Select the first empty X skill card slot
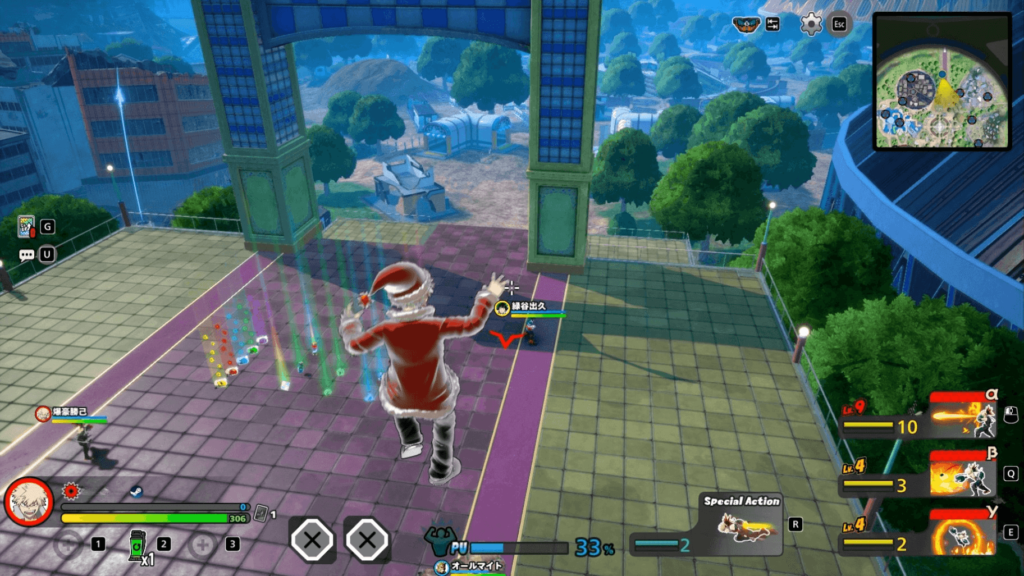Image resolution: width=1024 pixels, height=576 pixels. point(312,540)
